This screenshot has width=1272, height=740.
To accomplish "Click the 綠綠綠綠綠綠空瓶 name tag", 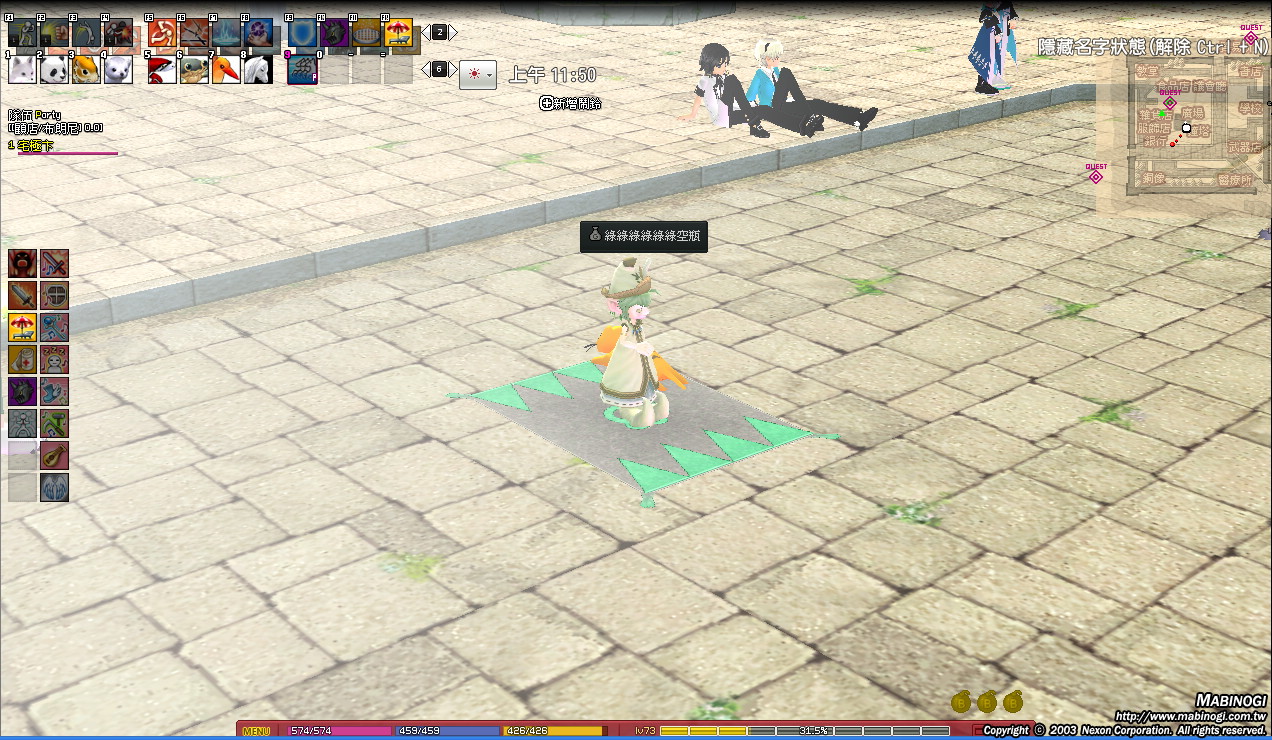I will (644, 237).
